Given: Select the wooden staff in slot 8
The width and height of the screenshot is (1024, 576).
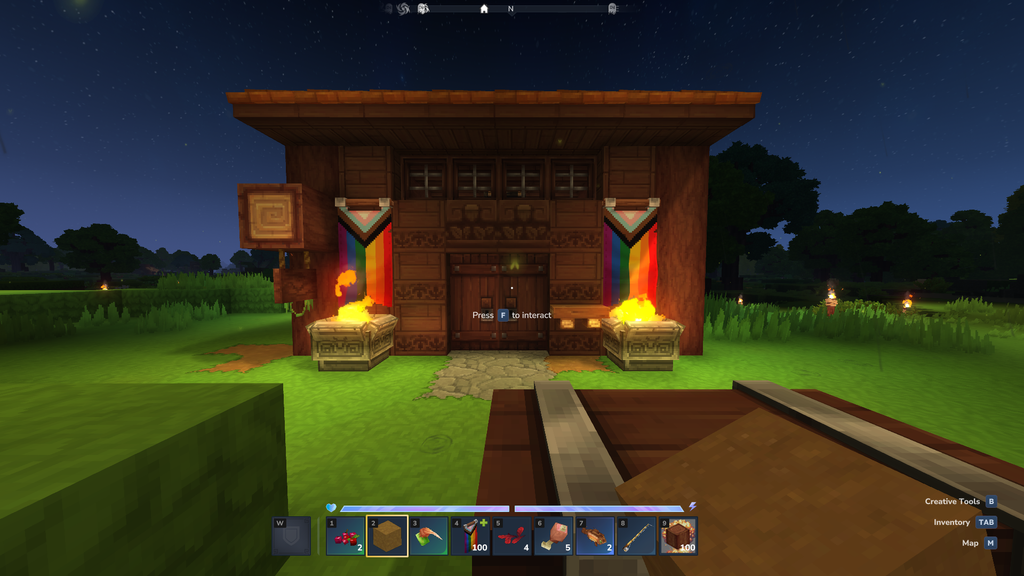Looking at the screenshot, I should tap(636, 536).
